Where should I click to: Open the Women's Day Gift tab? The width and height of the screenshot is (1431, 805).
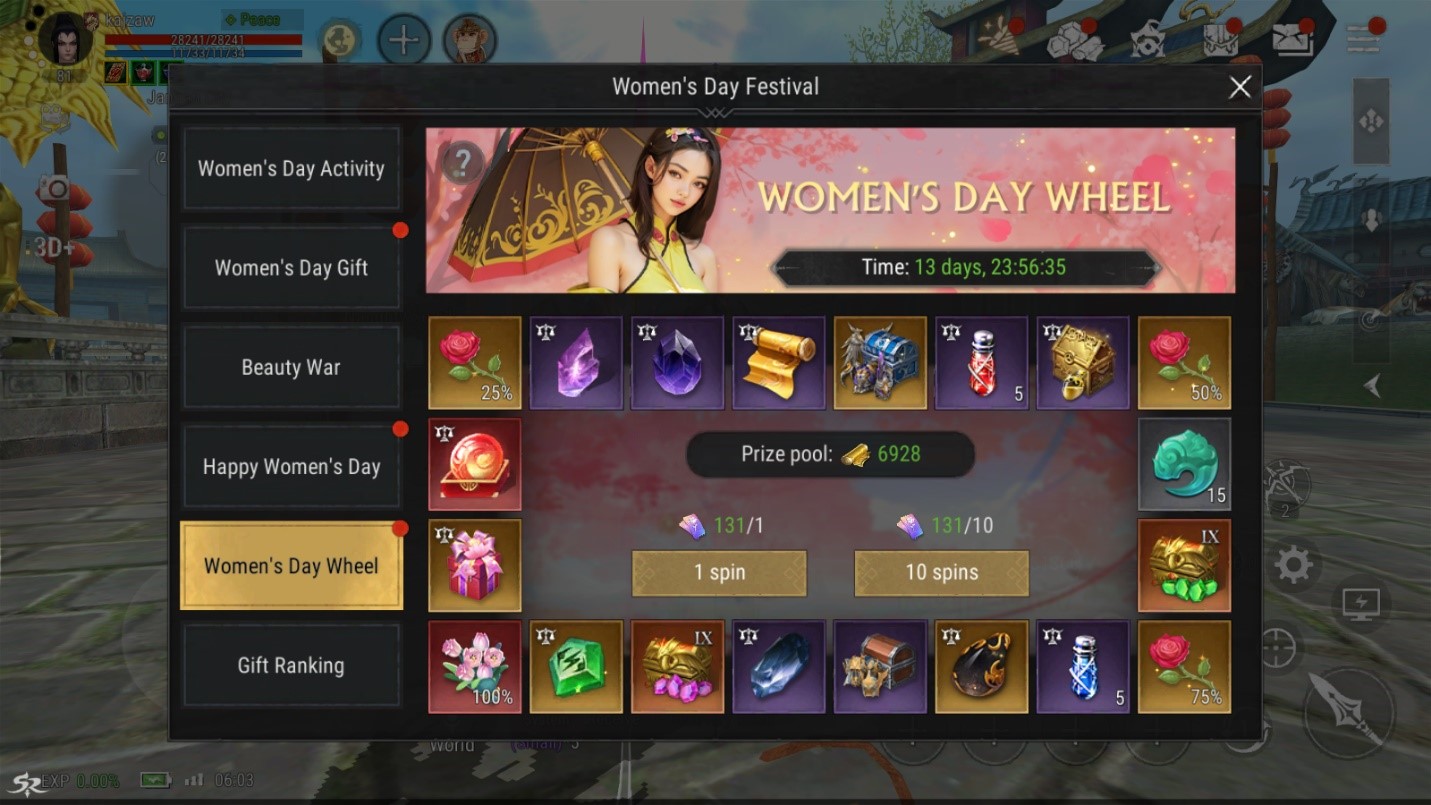291,267
